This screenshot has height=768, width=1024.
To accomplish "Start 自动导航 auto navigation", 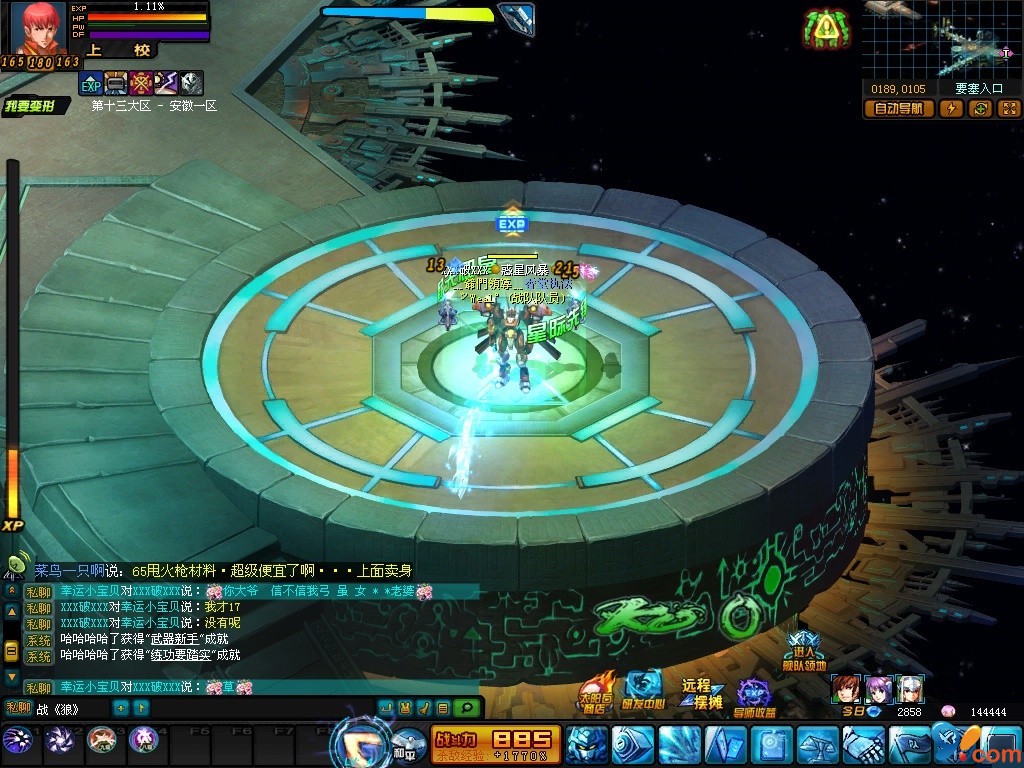I will pos(899,109).
